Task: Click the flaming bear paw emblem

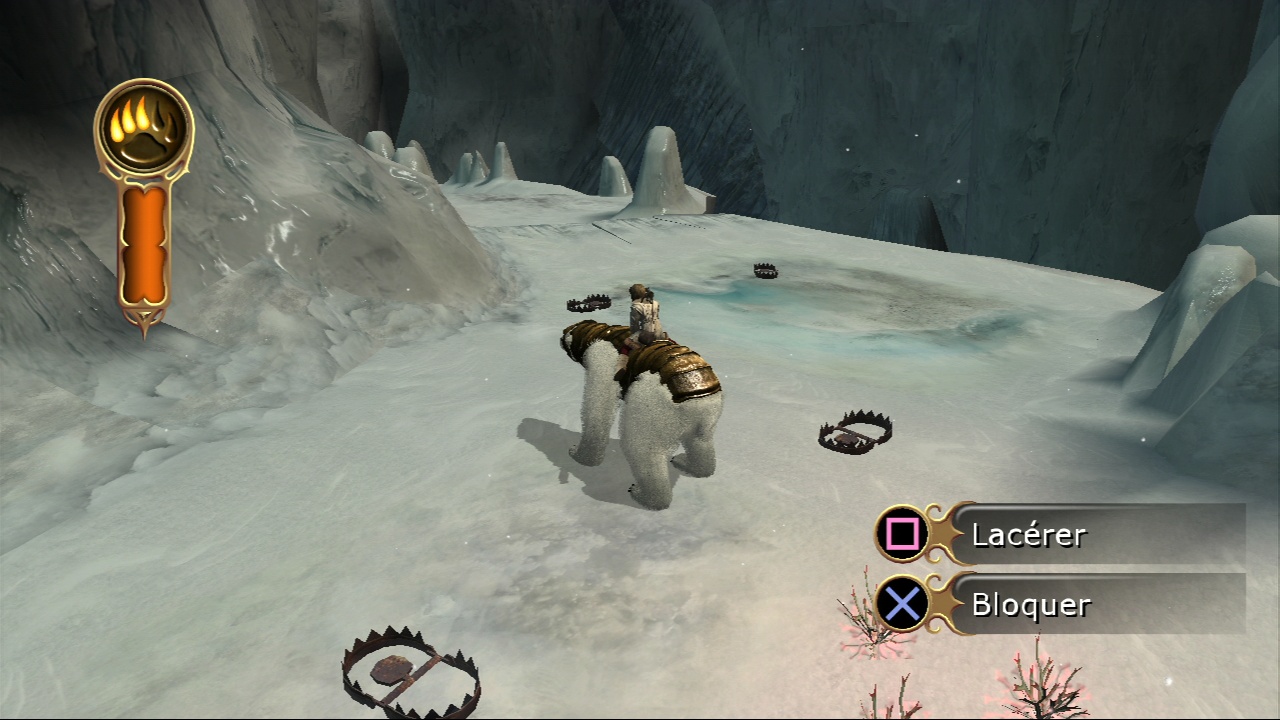Action: (144, 129)
